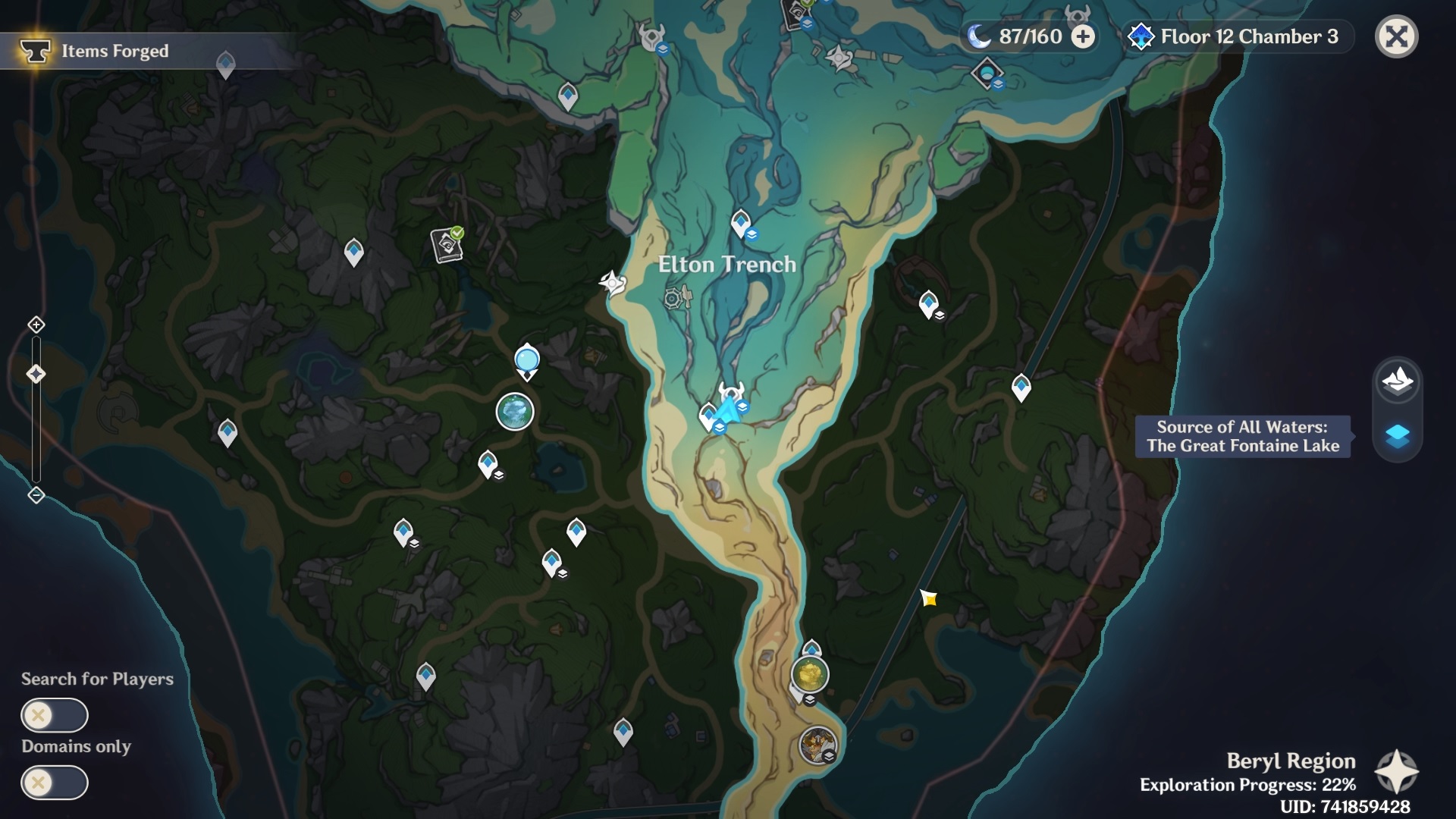The width and height of the screenshot is (1456, 819).
Task: Open the region selection star button
Action: [x=1396, y=772]
